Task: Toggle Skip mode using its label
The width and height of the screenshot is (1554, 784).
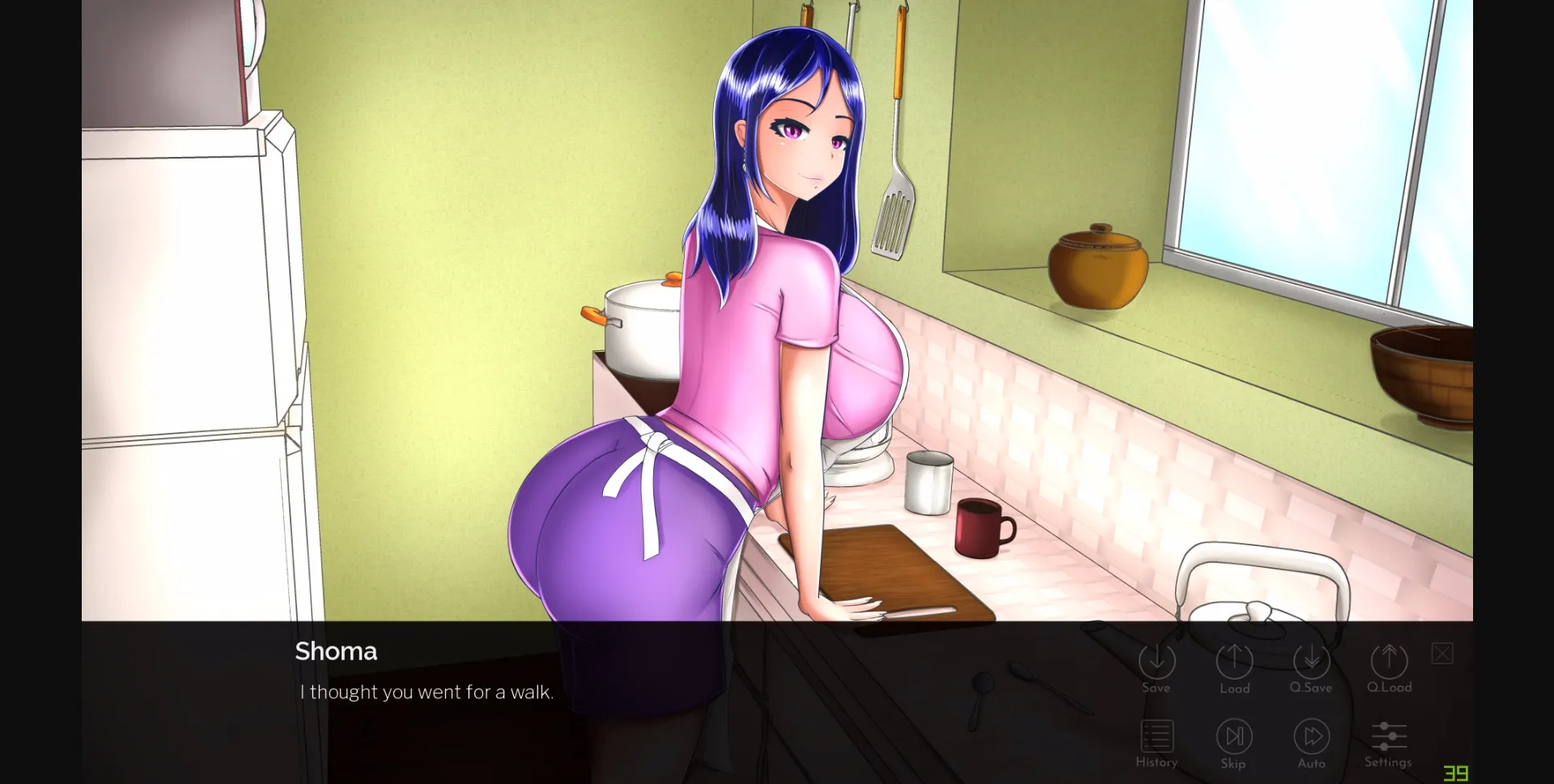Action: pyautogui.click(x=1233, y=763)
